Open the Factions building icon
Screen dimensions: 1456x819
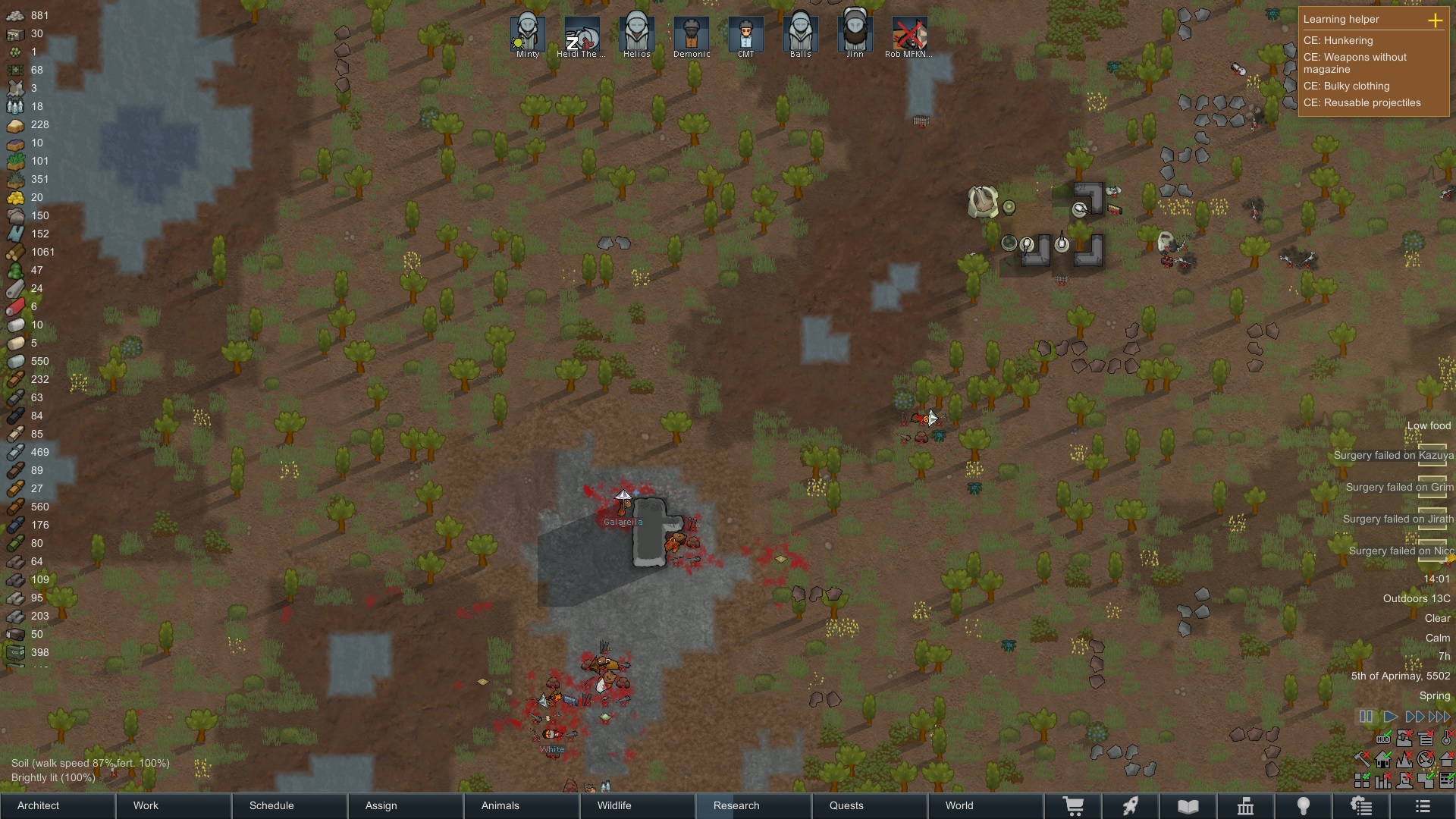point(1246,806)
